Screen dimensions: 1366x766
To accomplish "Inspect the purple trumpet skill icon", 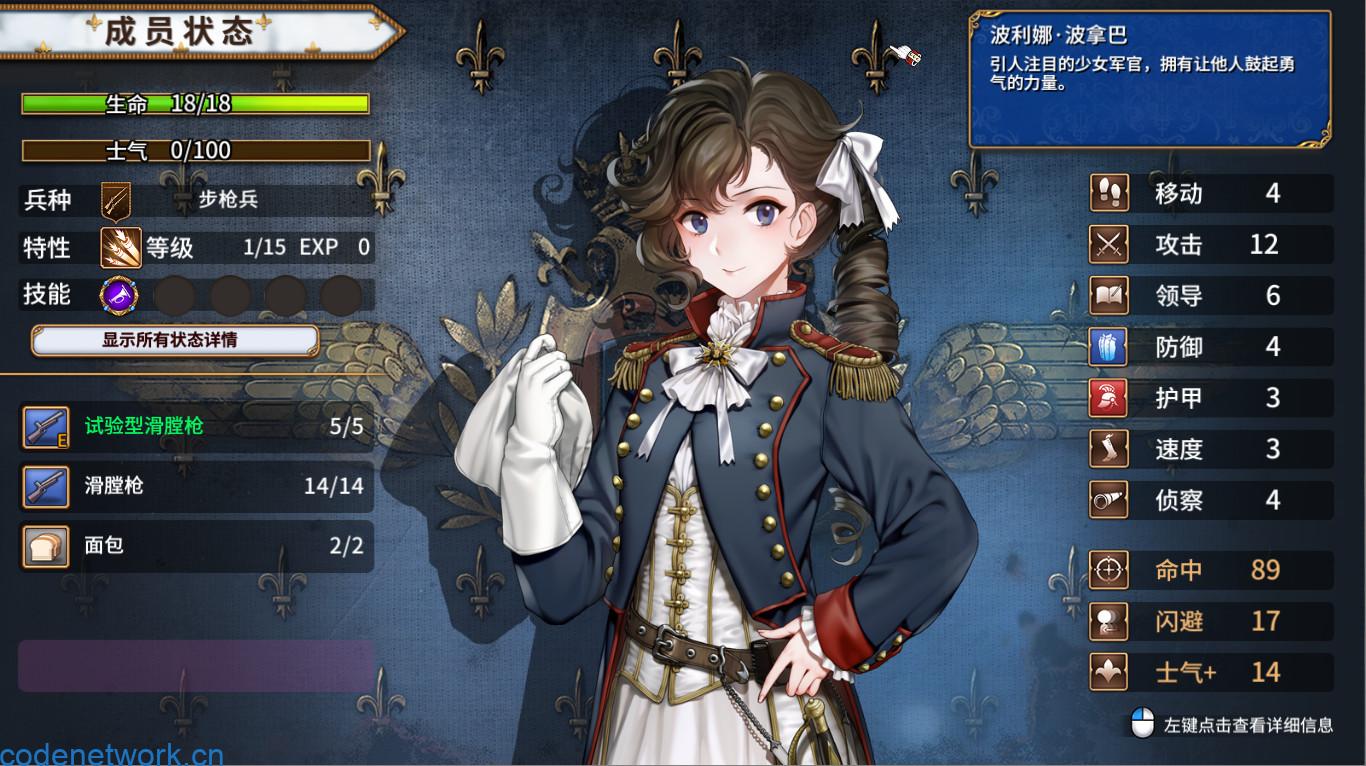I will [119, 295].
